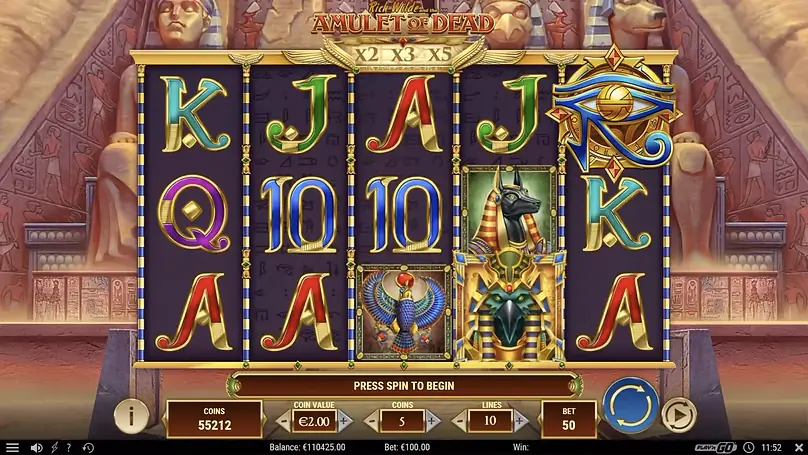Increase the coin value
Screen dimensions: 808x455
[x=345, y=421]
